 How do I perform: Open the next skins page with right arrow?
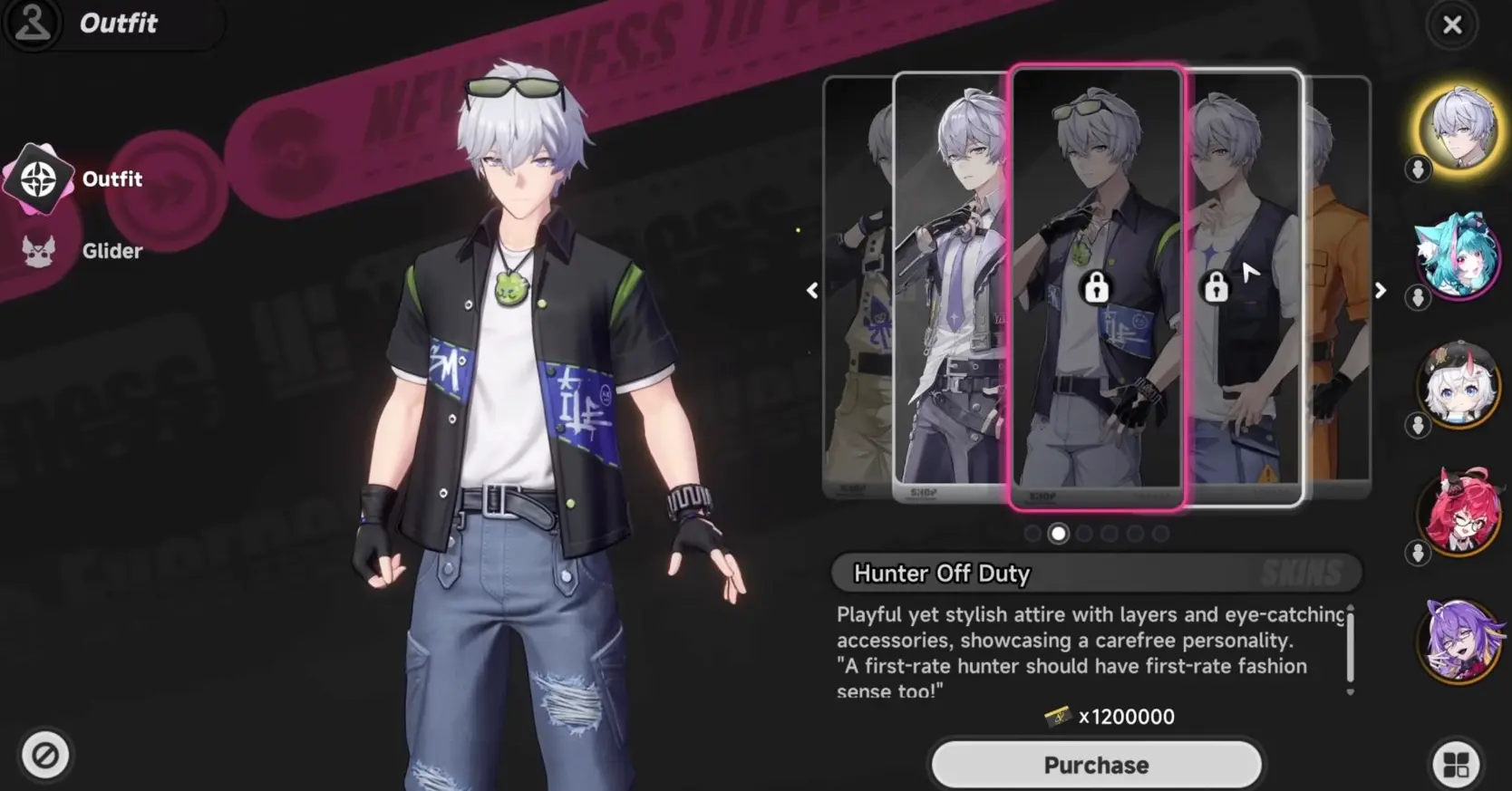(x=1380, y=290)
